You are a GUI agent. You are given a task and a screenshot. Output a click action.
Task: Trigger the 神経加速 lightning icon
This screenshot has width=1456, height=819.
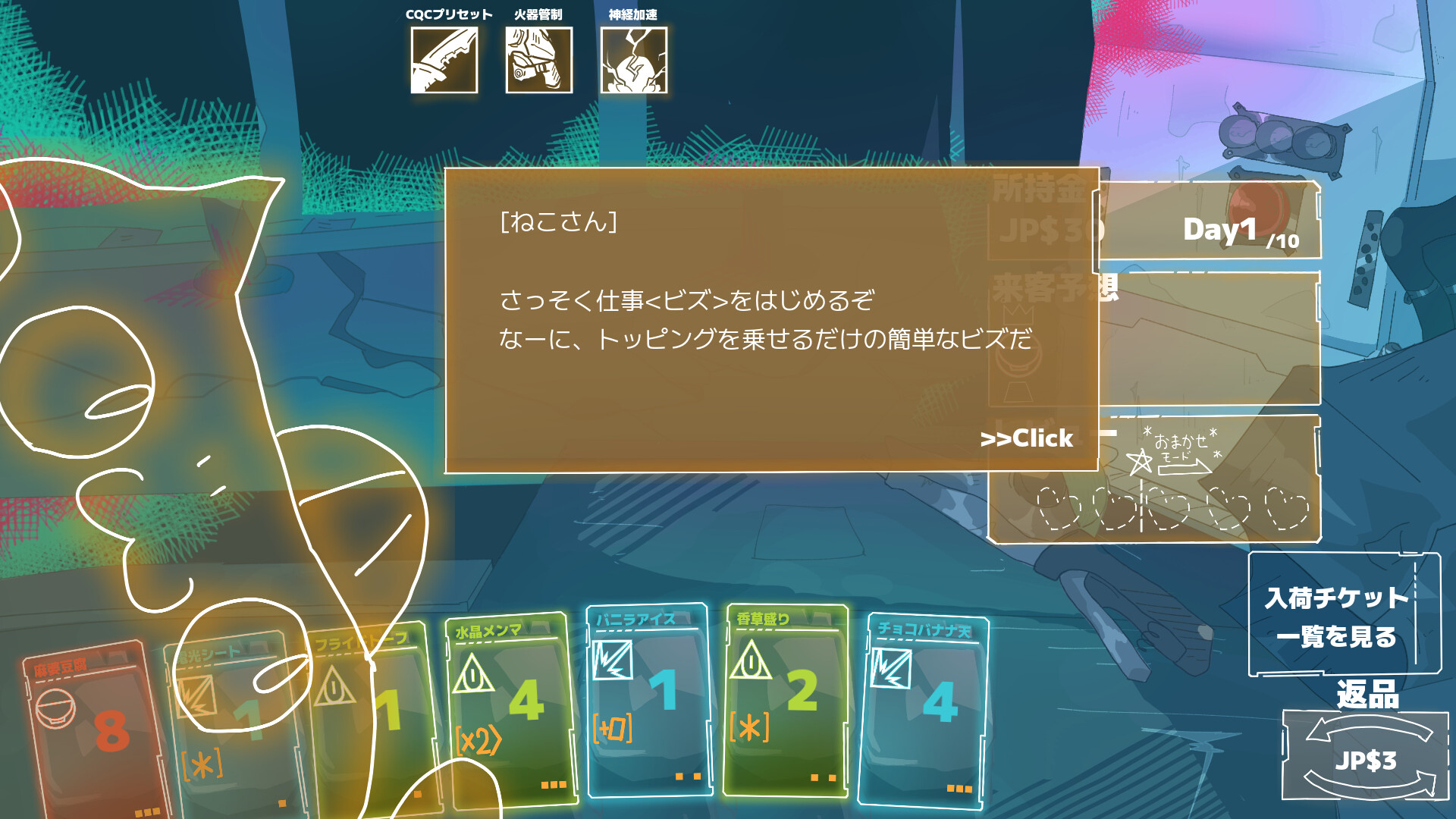click(x=635, y=59)
